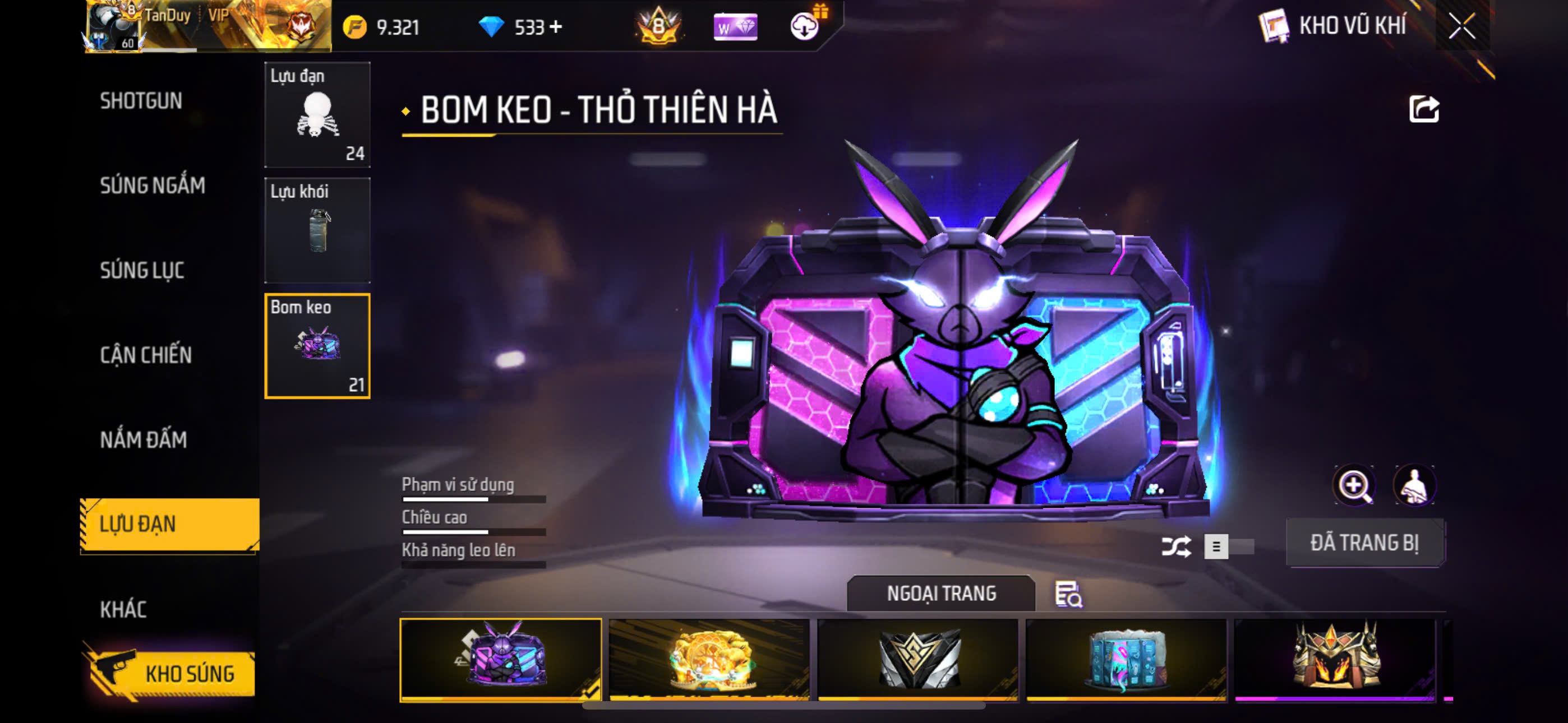Select the Lựu khói smoke grenade slot
The image size is (1568, 723).
[317, 230]
